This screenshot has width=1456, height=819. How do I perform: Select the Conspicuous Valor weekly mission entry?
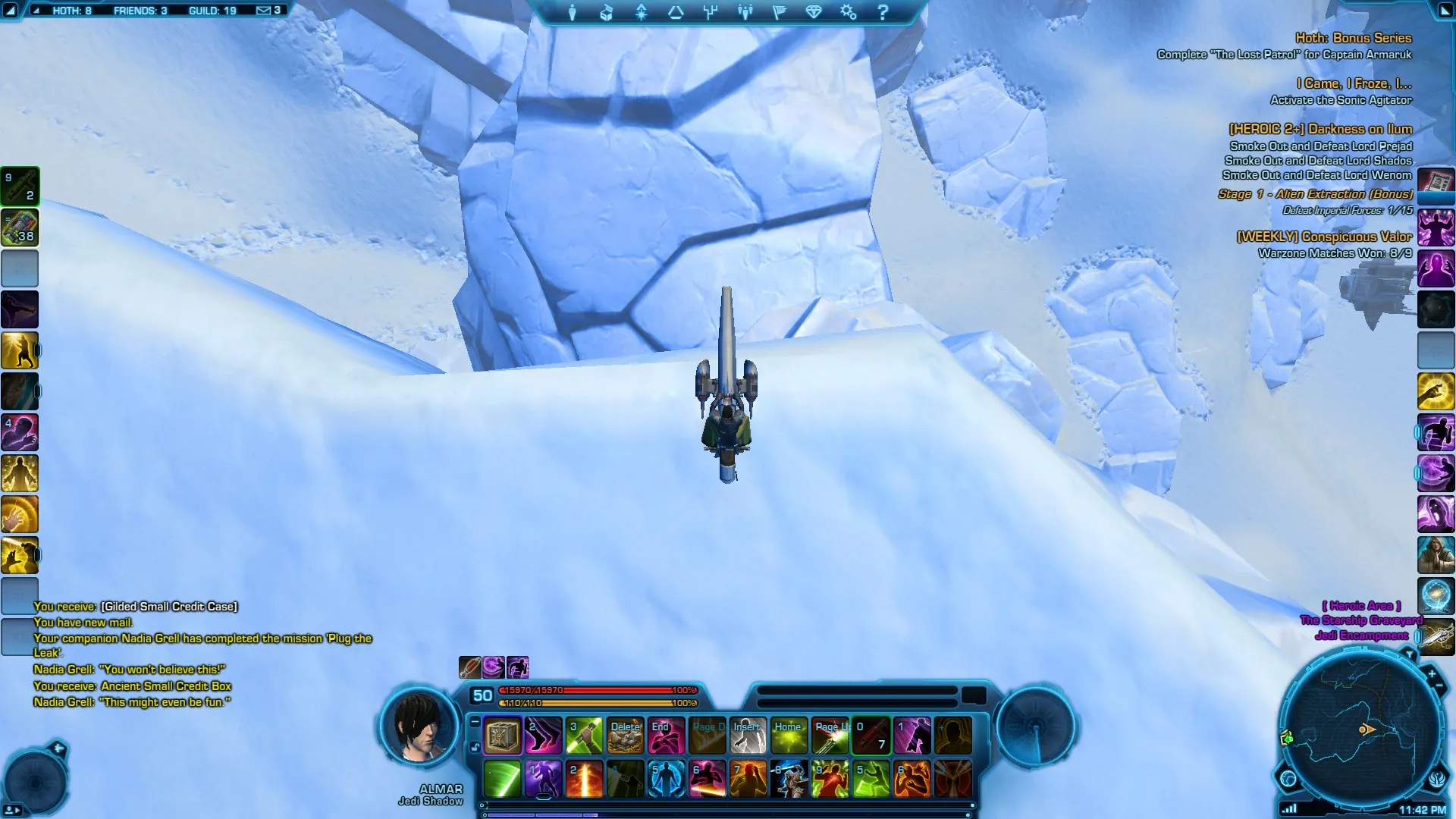[x=1324, y=237]
